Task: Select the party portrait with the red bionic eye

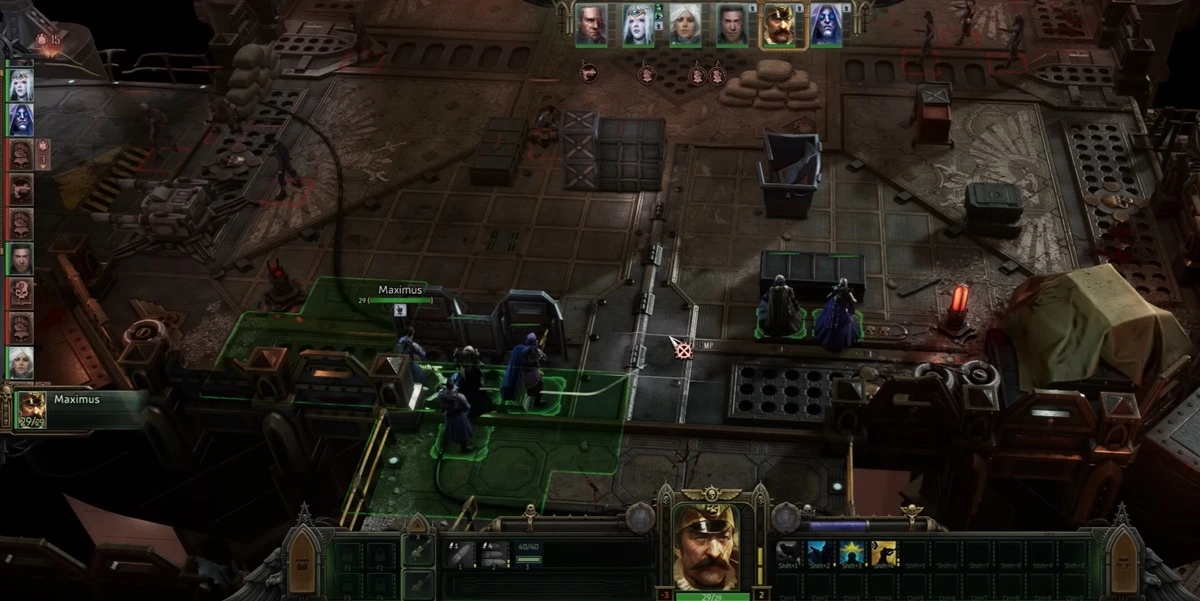Action: click(x=591, y=25)
